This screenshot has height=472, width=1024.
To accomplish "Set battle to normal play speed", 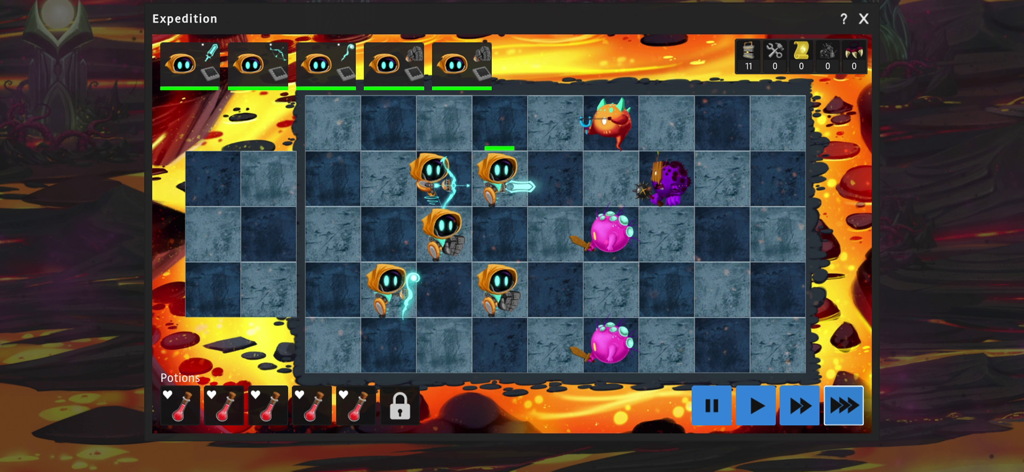I will coord(756,406).
